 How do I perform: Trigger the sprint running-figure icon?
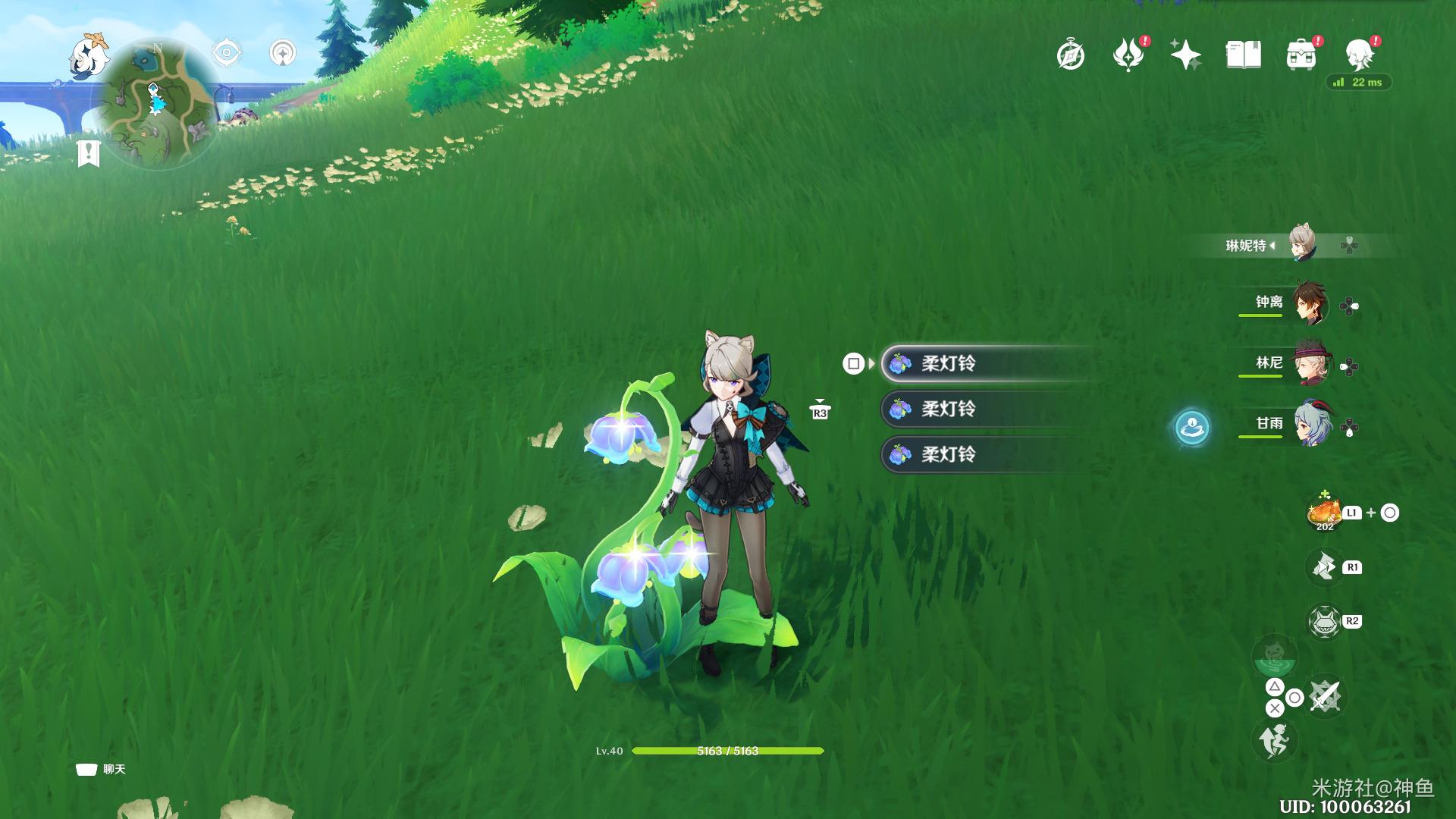tap(1274, 739)
